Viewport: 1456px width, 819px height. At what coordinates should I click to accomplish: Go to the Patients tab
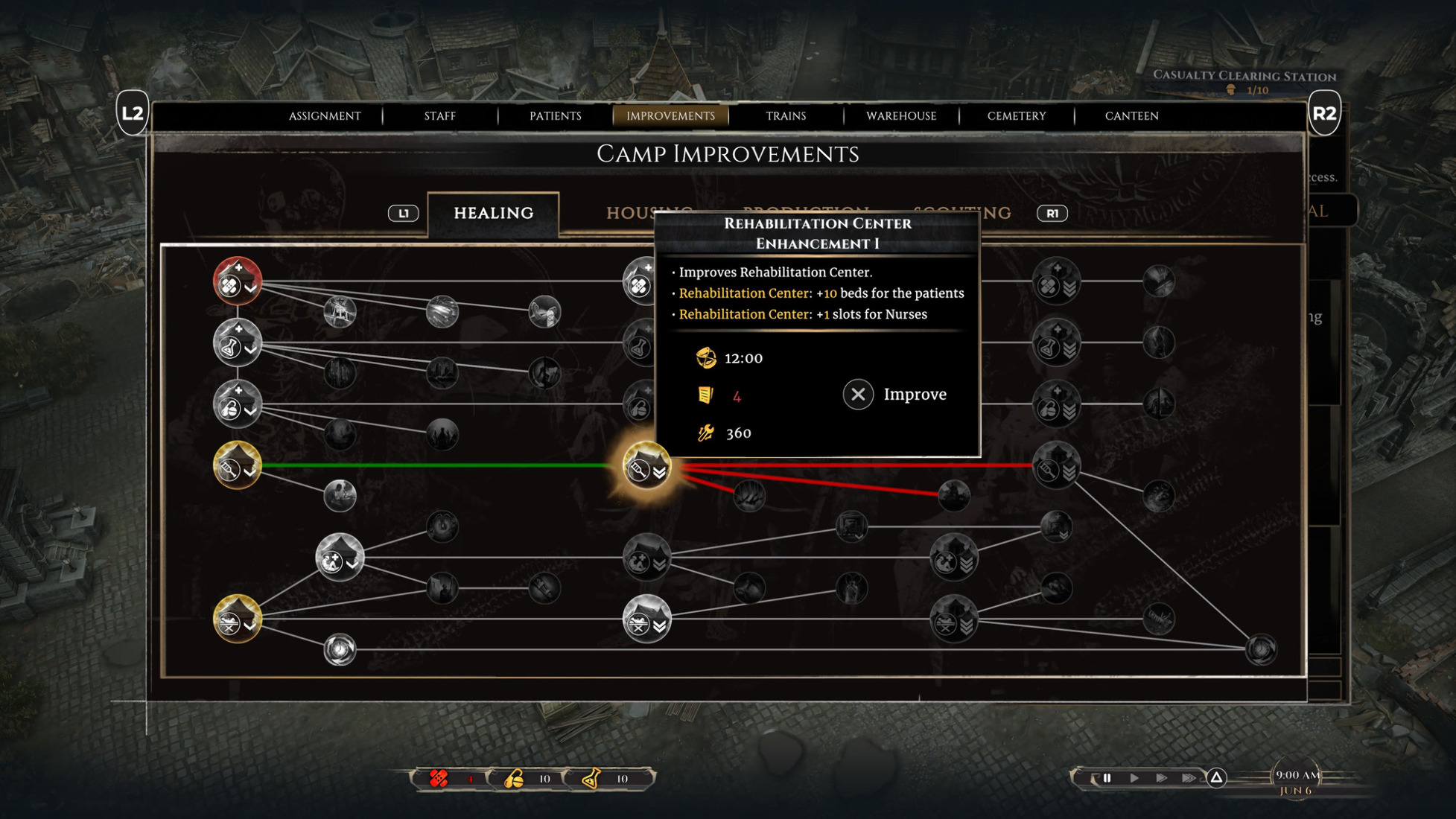tap(555, 116)
